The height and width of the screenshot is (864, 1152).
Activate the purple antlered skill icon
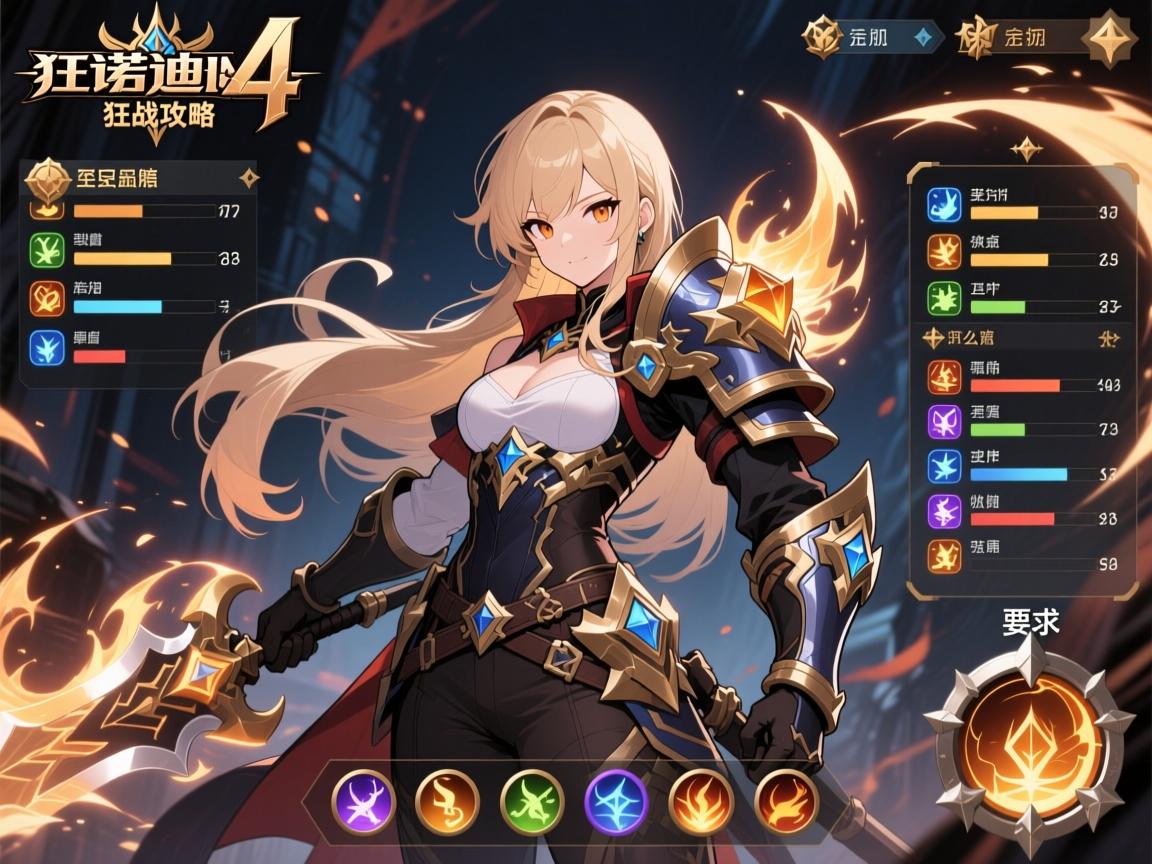364,800
